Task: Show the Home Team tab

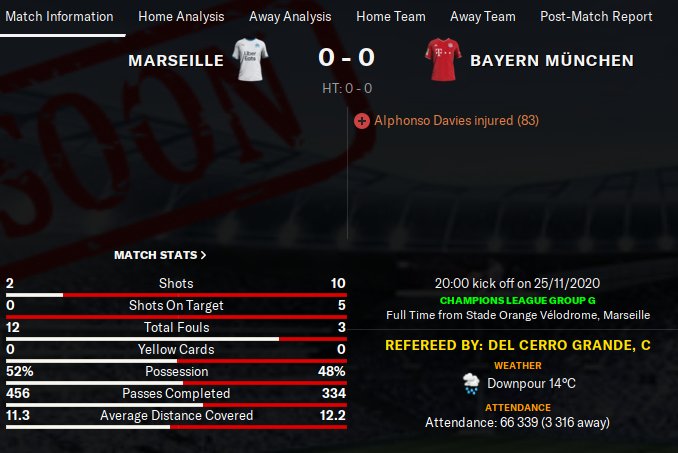Action: tap(390, 17)
